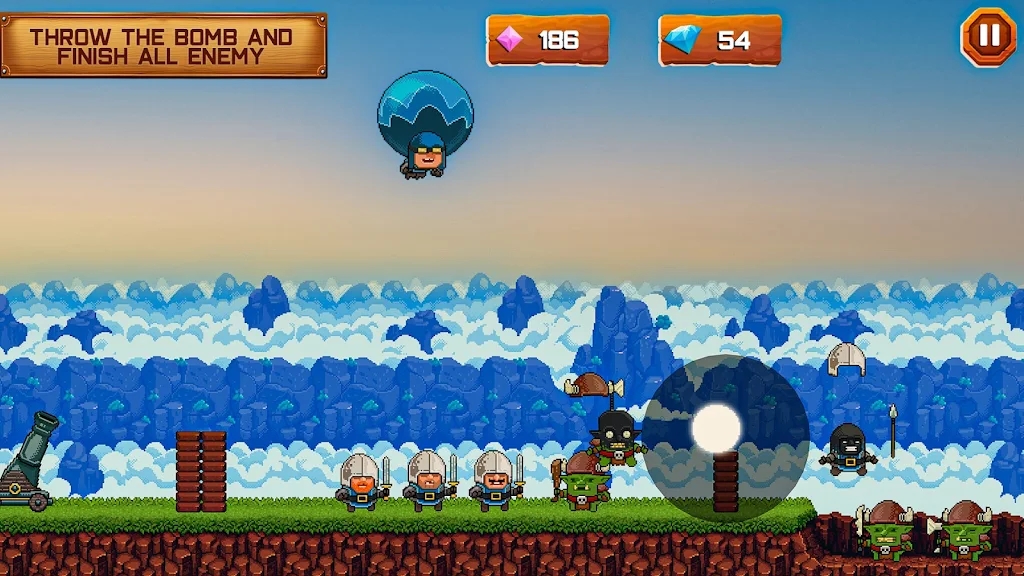Pause the game with the orange button
The width and height of the screenshot is (1024, 576).
click(x=988, y=37)
